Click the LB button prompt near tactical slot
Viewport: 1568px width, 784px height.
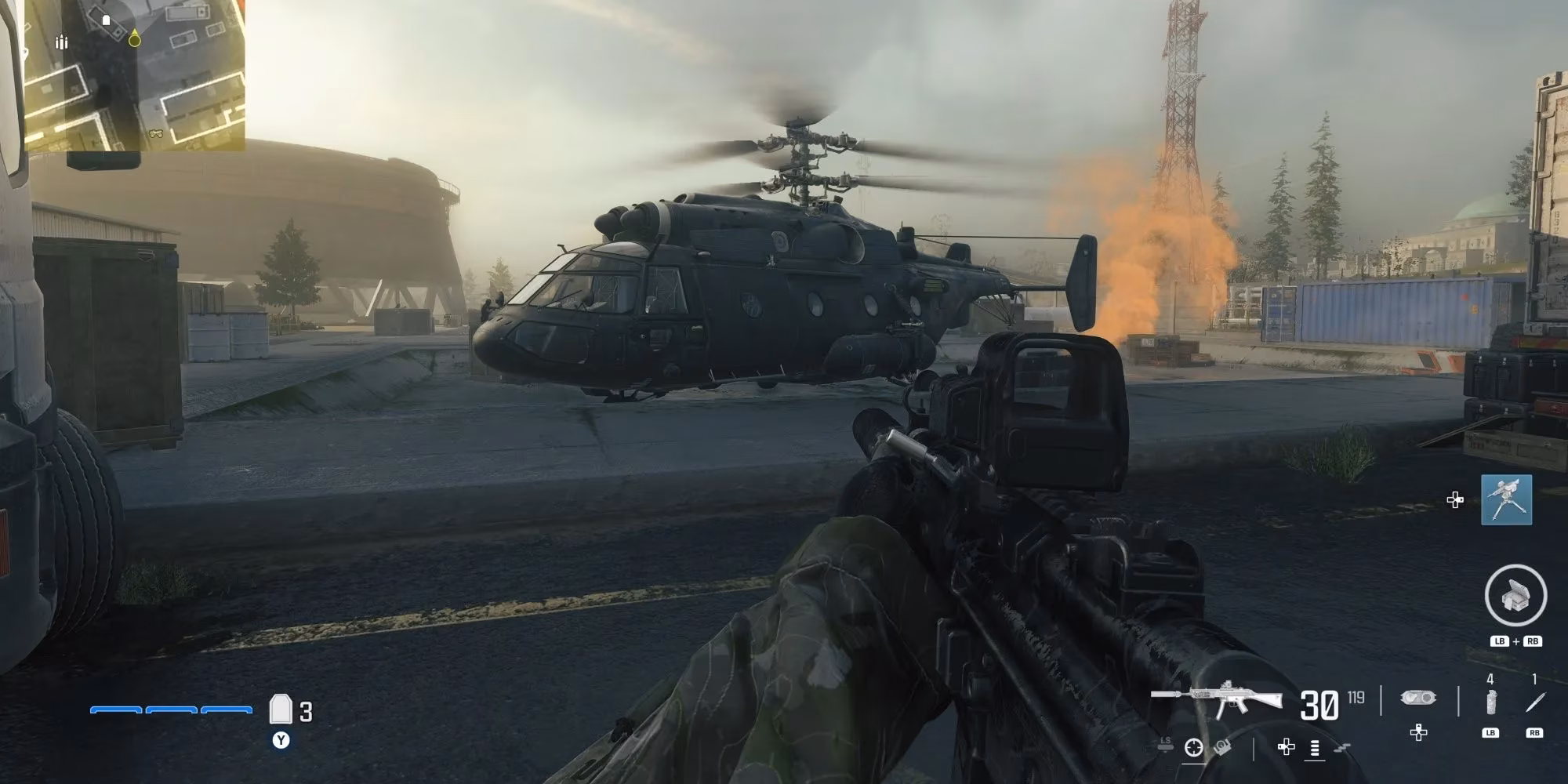tap(1491, 733)
